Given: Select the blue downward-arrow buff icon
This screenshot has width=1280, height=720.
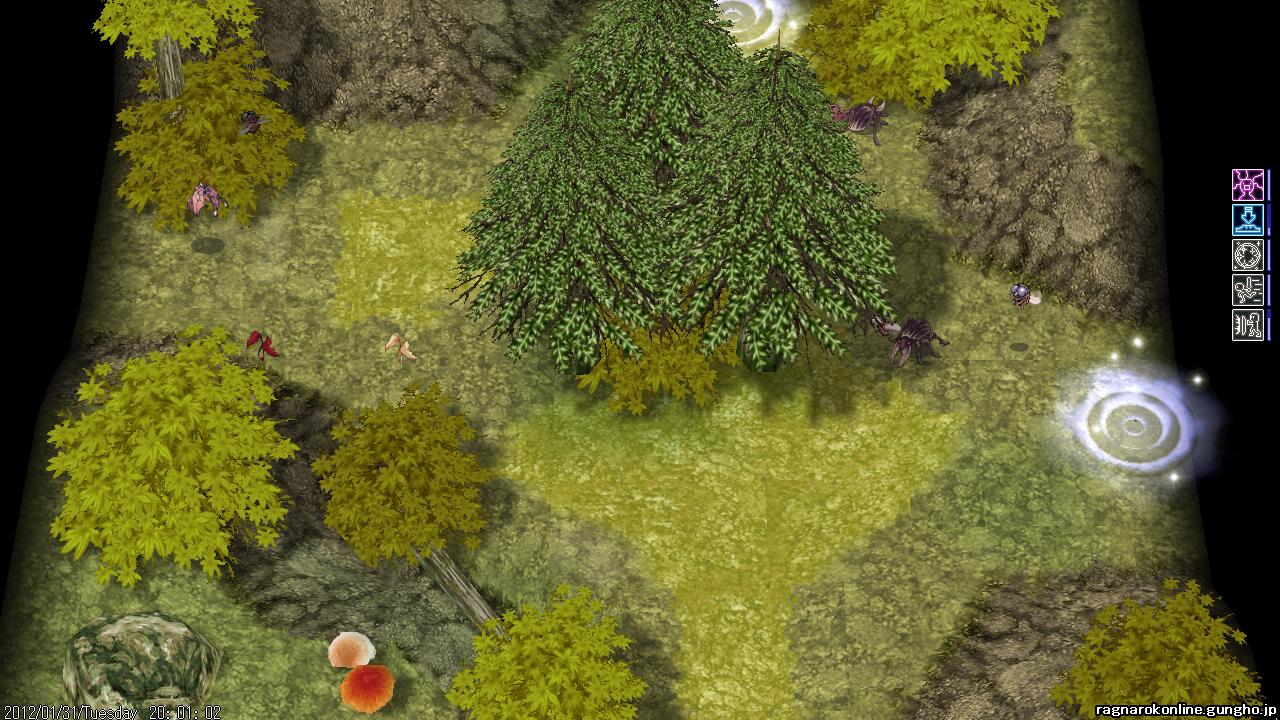Looking at the screenshot, I should [1247, 220].
